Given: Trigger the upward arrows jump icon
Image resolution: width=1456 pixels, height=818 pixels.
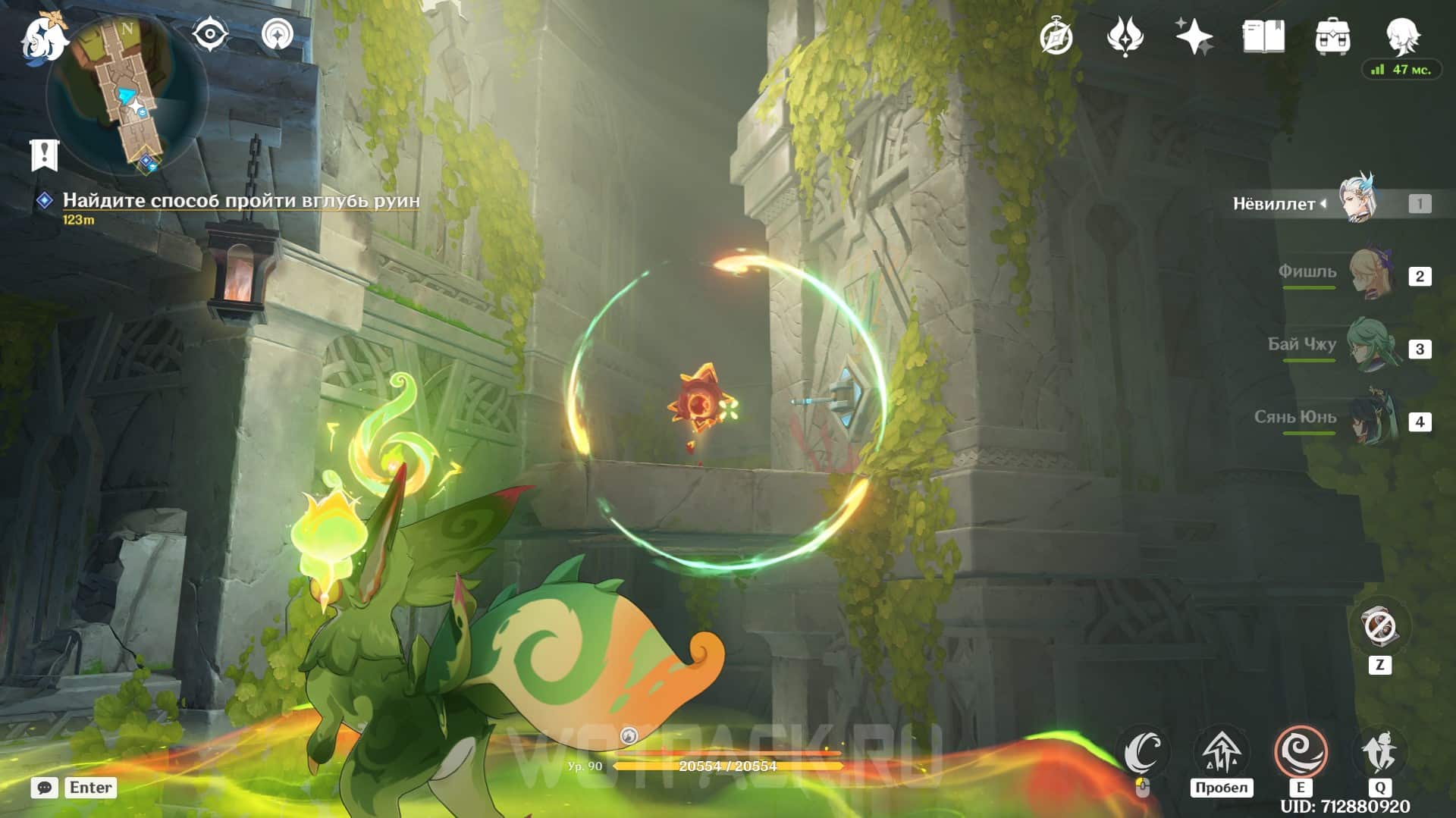Looking at the screenshot, I should 1221,751.
